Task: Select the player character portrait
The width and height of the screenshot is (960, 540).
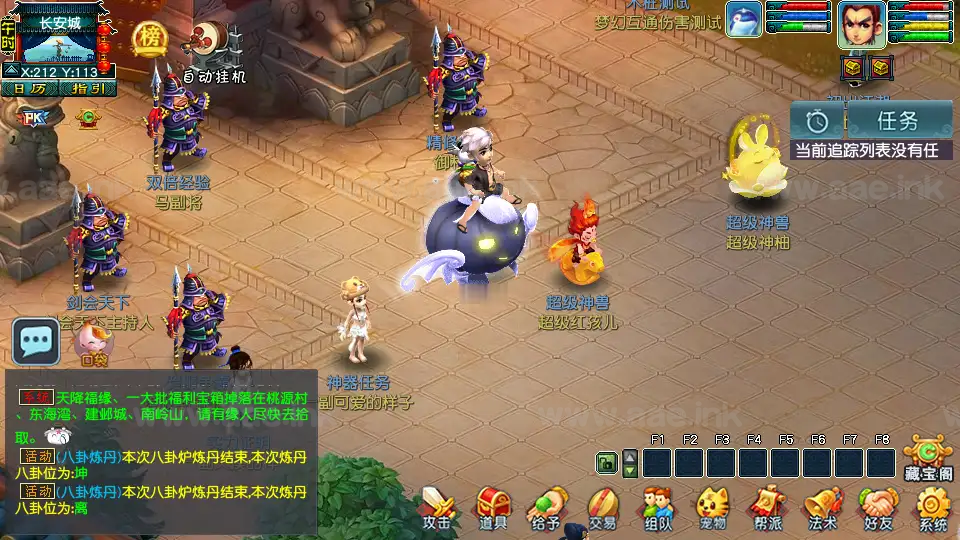Action: click(x=859, y=22)
